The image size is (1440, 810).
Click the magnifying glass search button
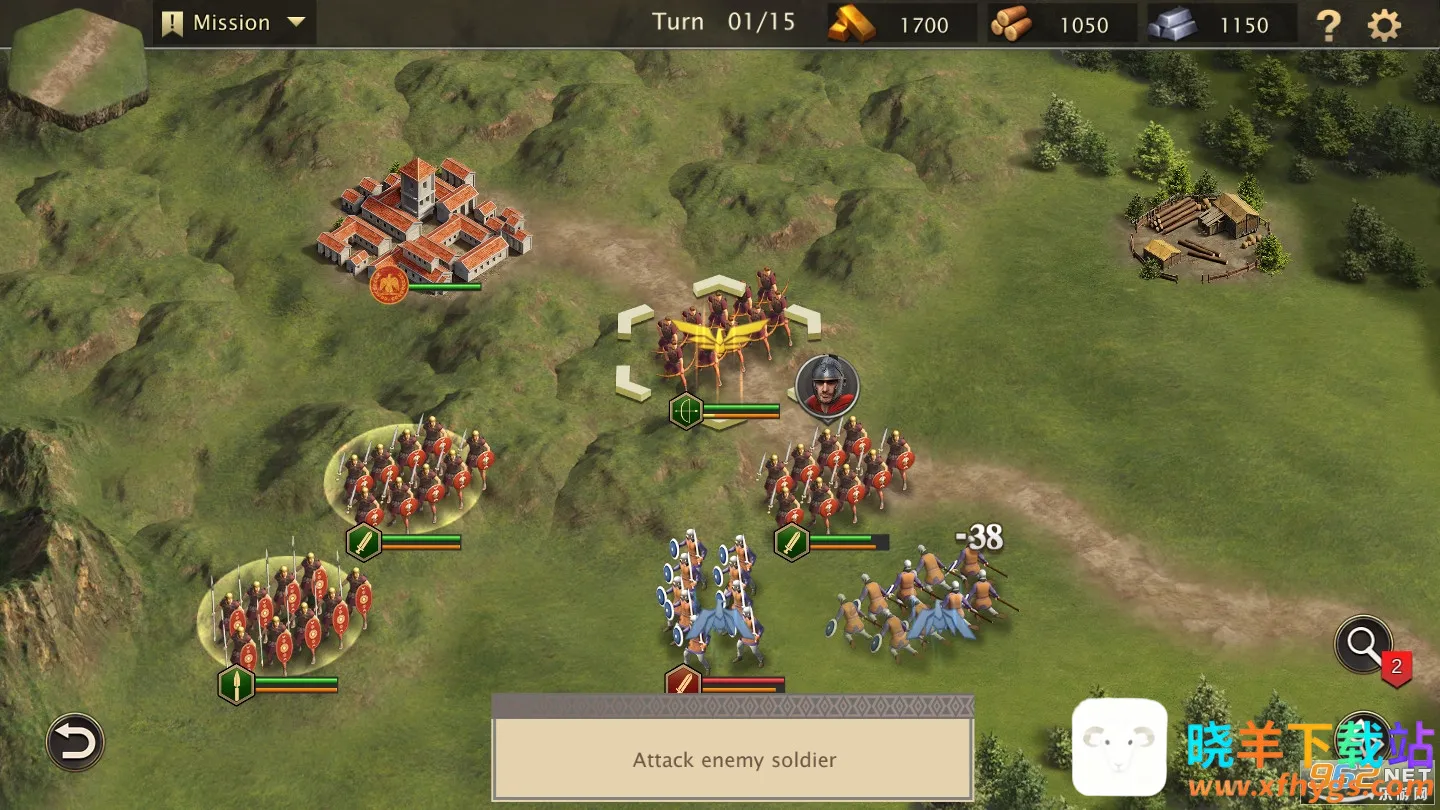(x=1364, y=645)
